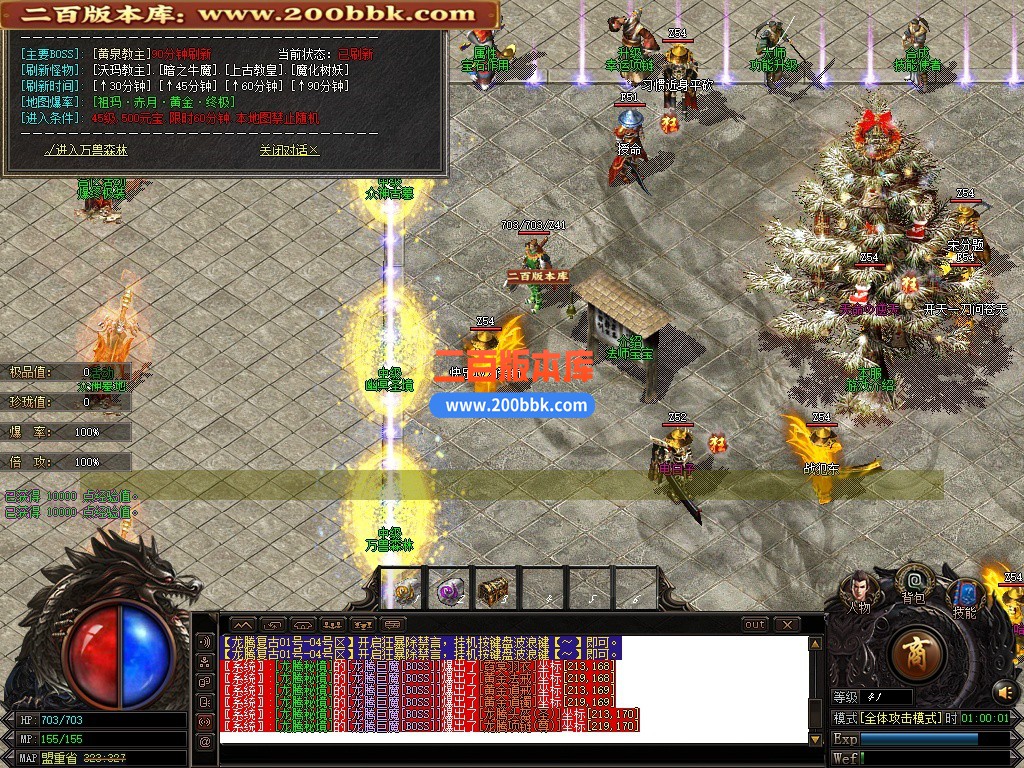This screenshot has height=768, width=1024.
Task: Select the @ private chat channel icon
Action: [x=205, y=741]
